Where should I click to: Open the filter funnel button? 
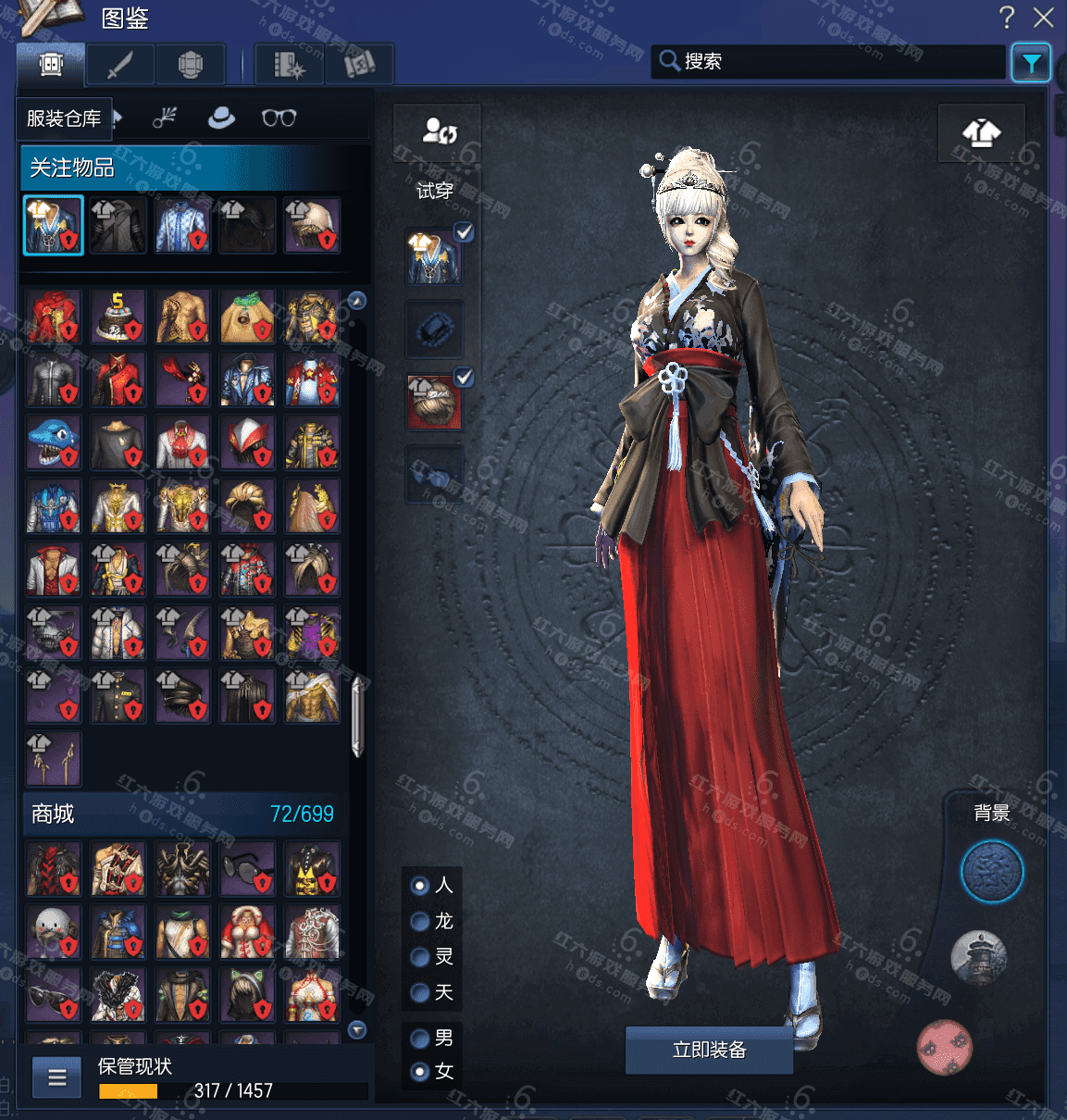(1031, 63)
